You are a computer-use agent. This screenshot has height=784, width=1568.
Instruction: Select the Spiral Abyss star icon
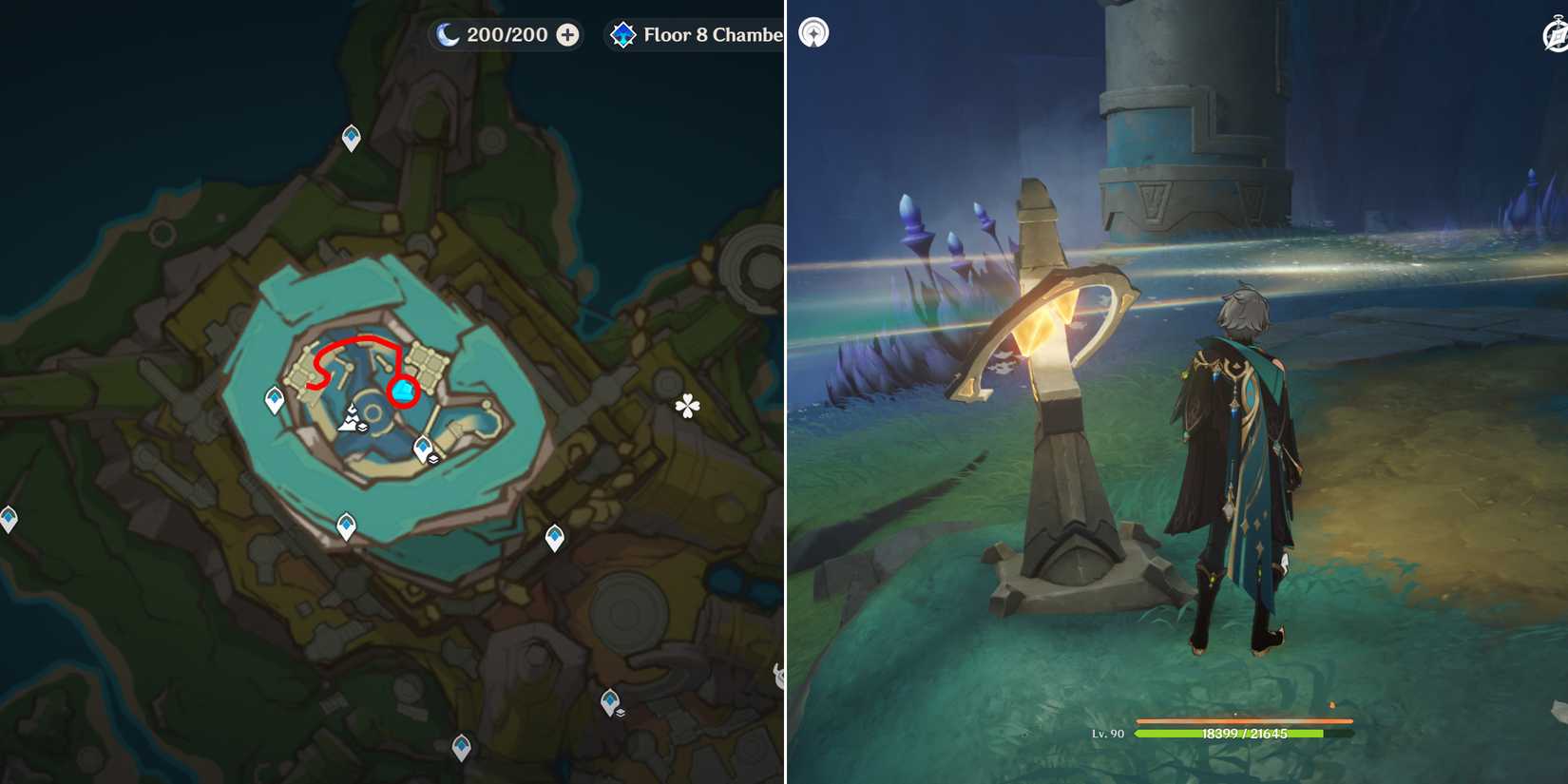click(622, 35)
